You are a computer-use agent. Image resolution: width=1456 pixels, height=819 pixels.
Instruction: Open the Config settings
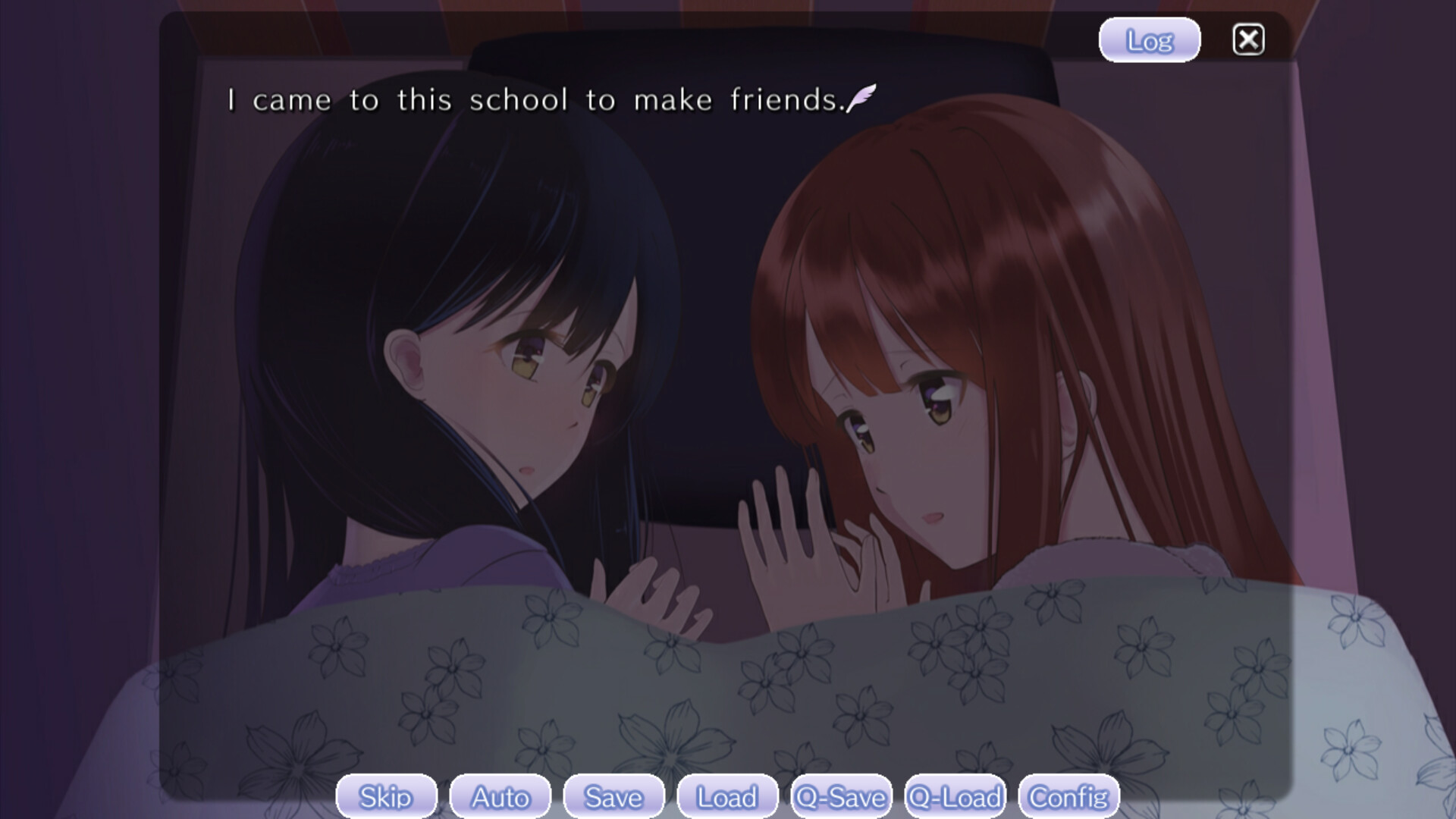click(1068, 797)
